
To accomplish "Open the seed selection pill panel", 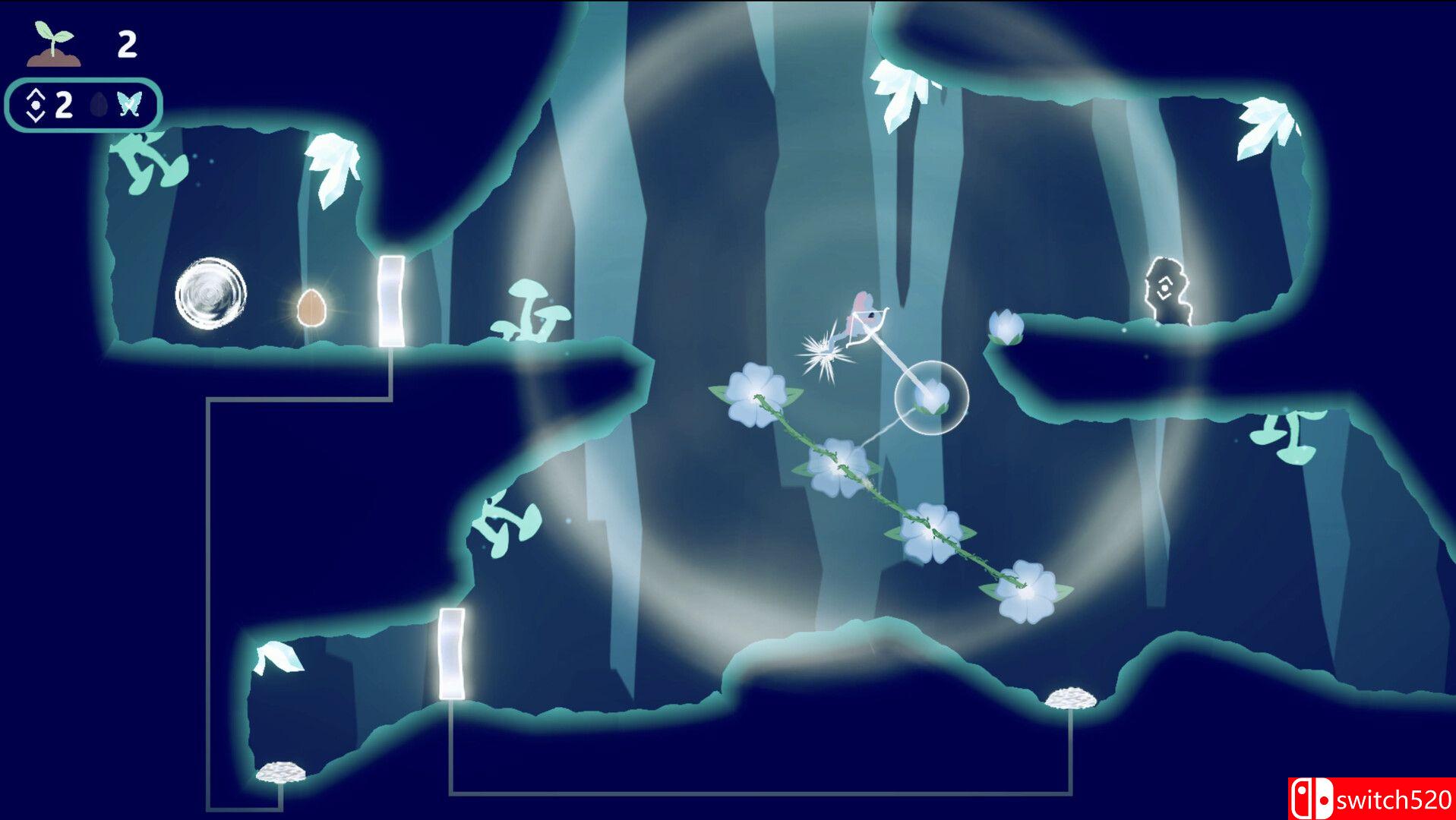I will (84, 104).
